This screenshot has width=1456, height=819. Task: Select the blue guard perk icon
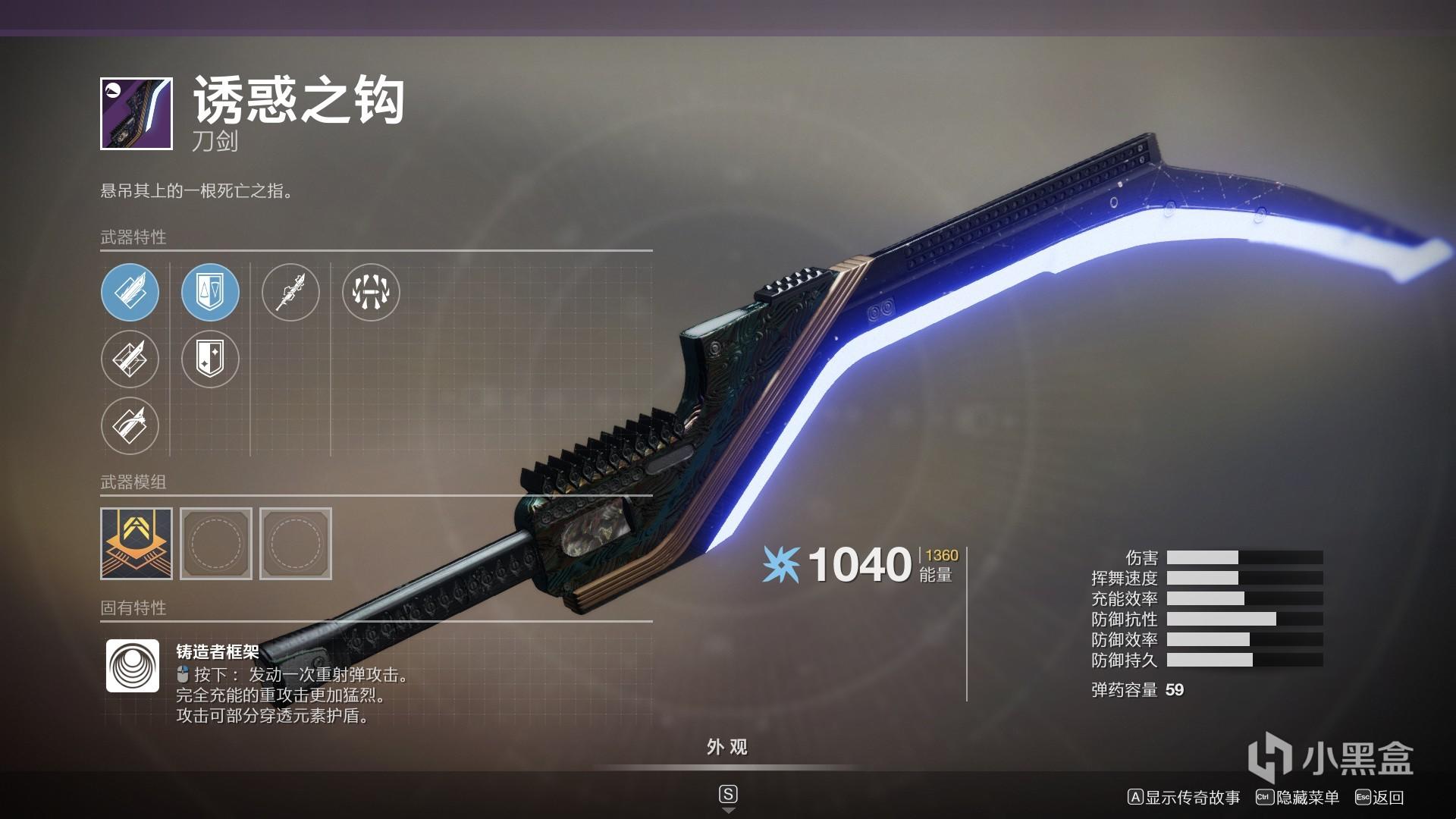(x=210, y=292)
